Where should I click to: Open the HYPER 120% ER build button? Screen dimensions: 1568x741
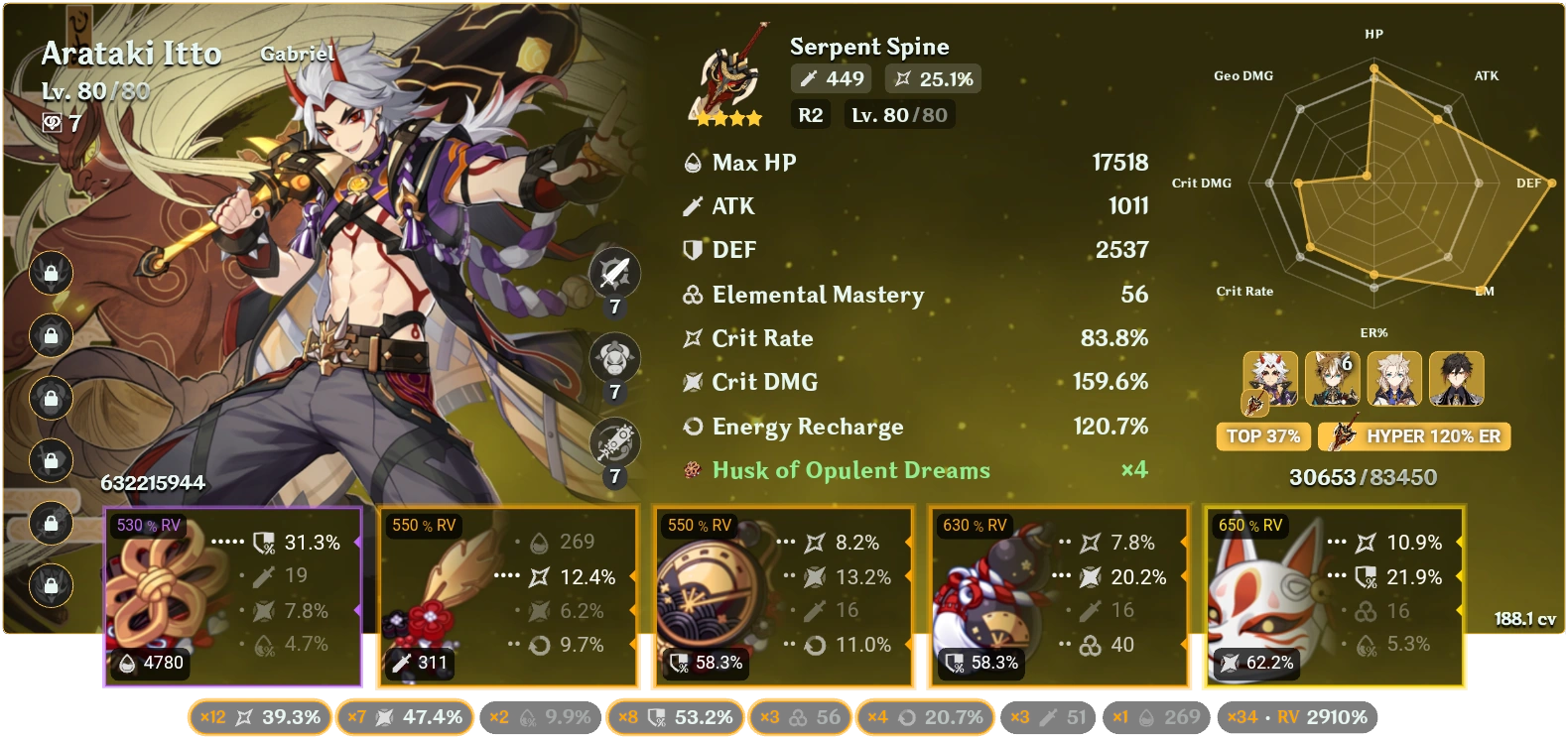tap(1413, 435)
